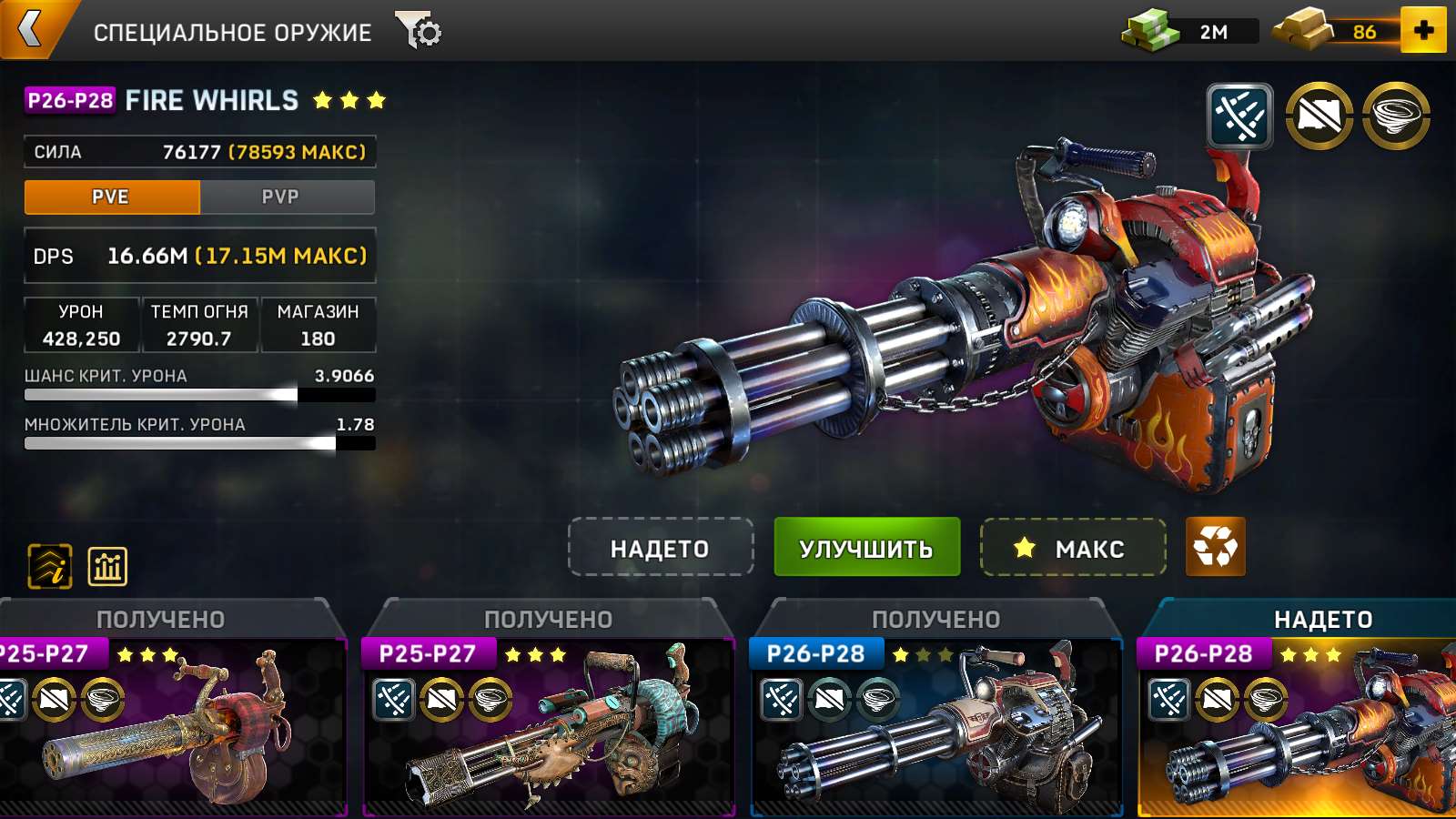Show the weapon statistics chart

[107, 567]
